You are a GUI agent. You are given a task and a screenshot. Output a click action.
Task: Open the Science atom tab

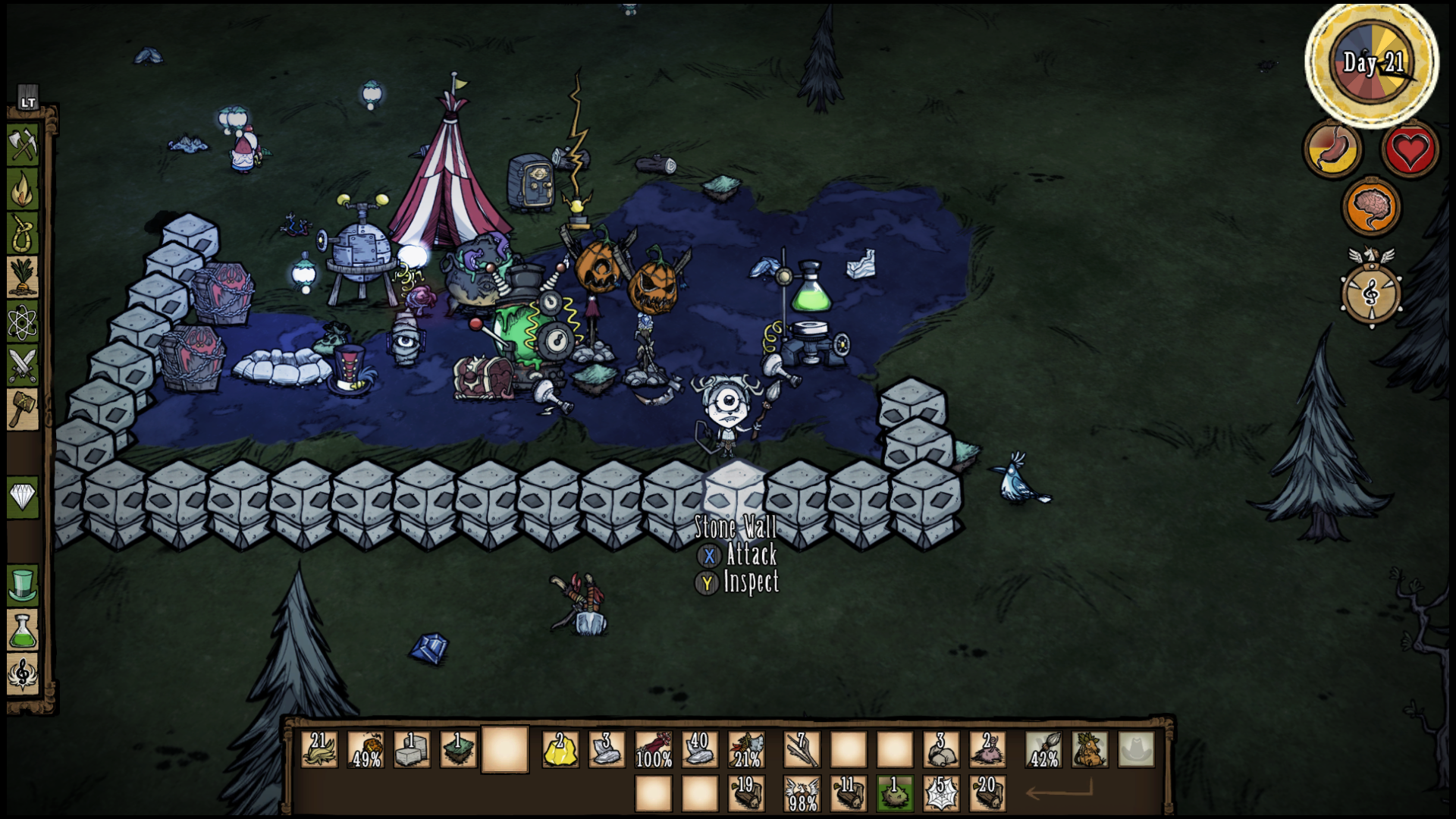click(x=23, y=322)
